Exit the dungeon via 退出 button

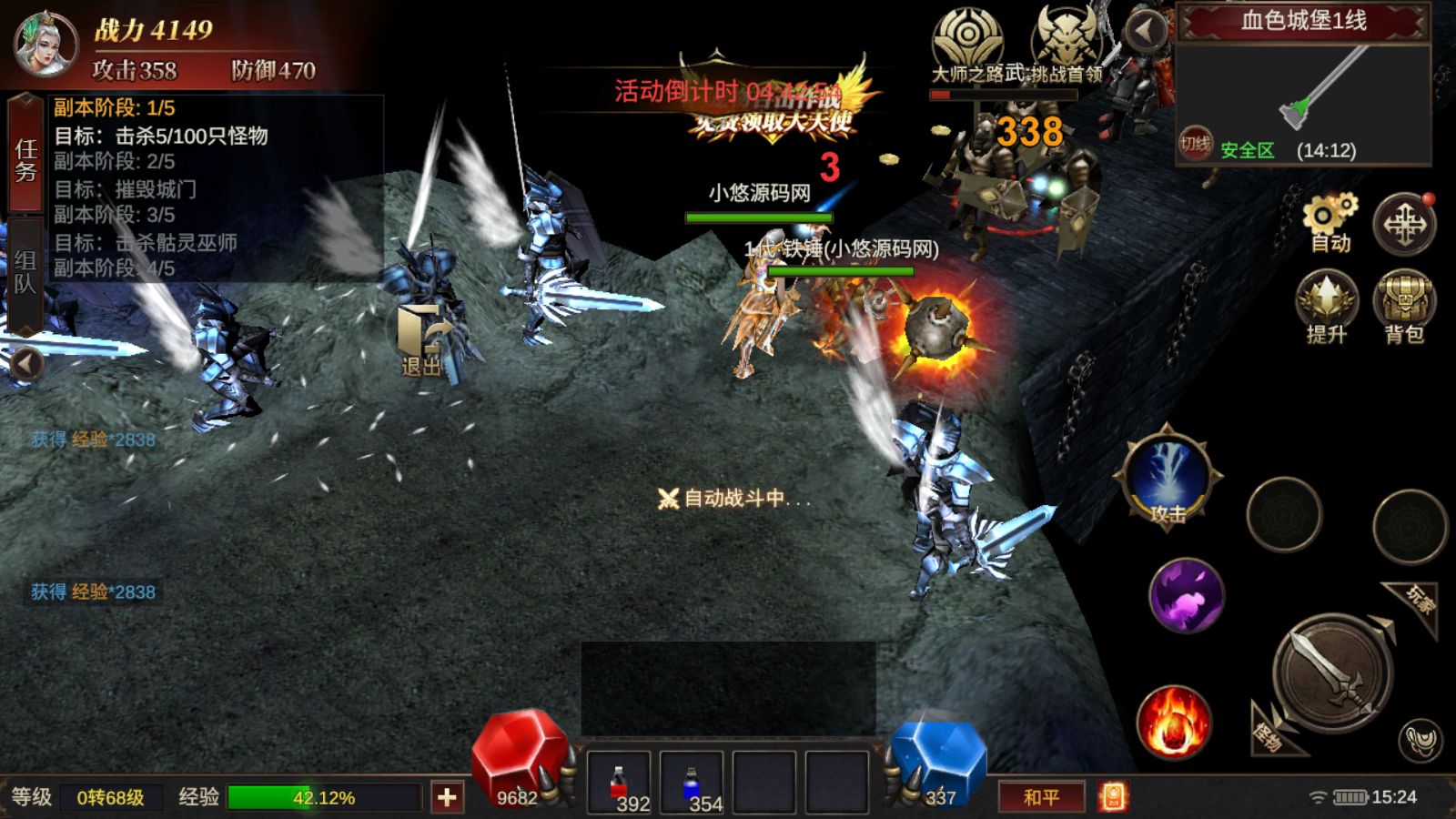(x=421, y=339)
